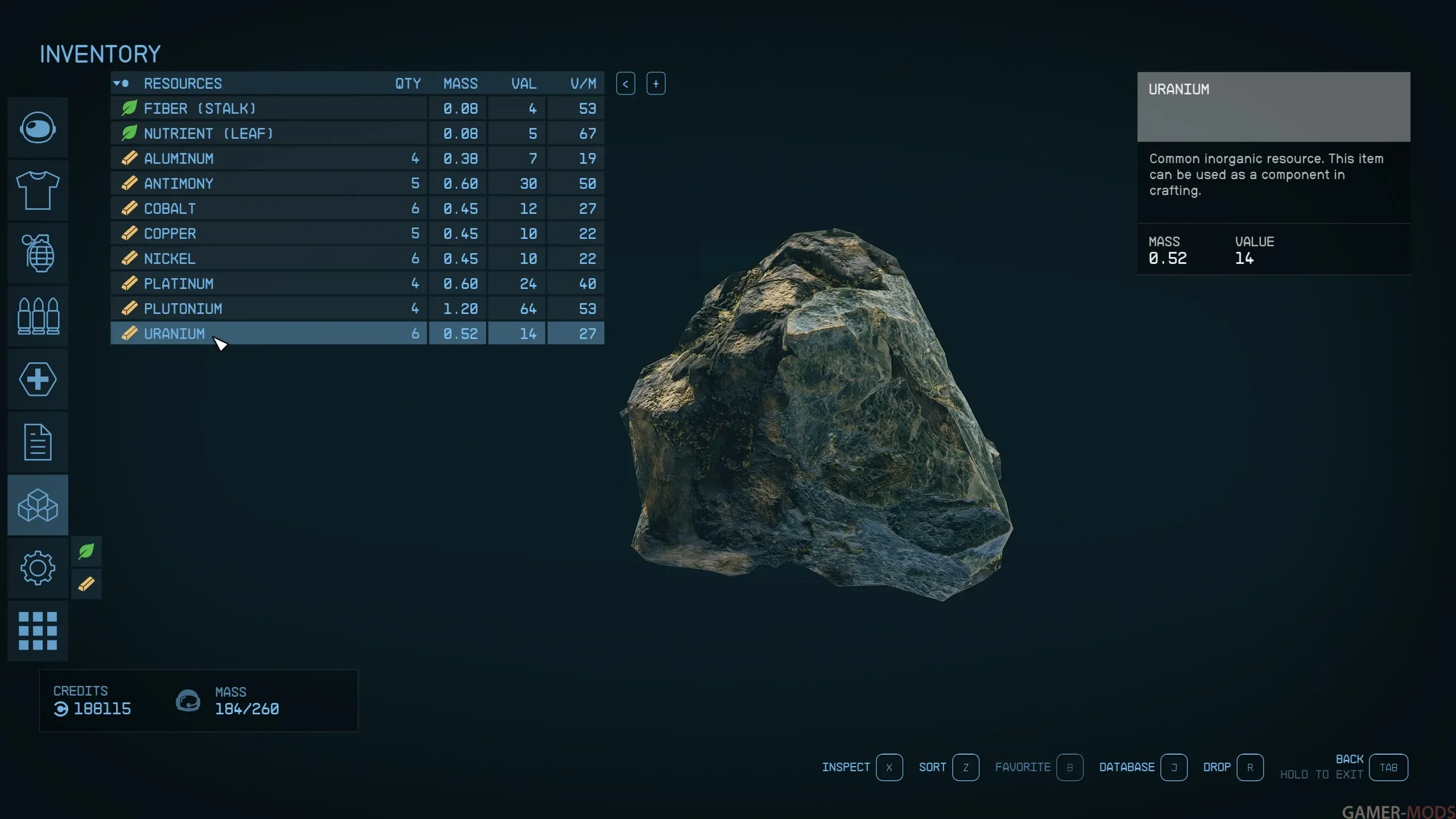Highlight the Aluminum resource
This screenshot has width=1456, height=819.
point(267,158)
